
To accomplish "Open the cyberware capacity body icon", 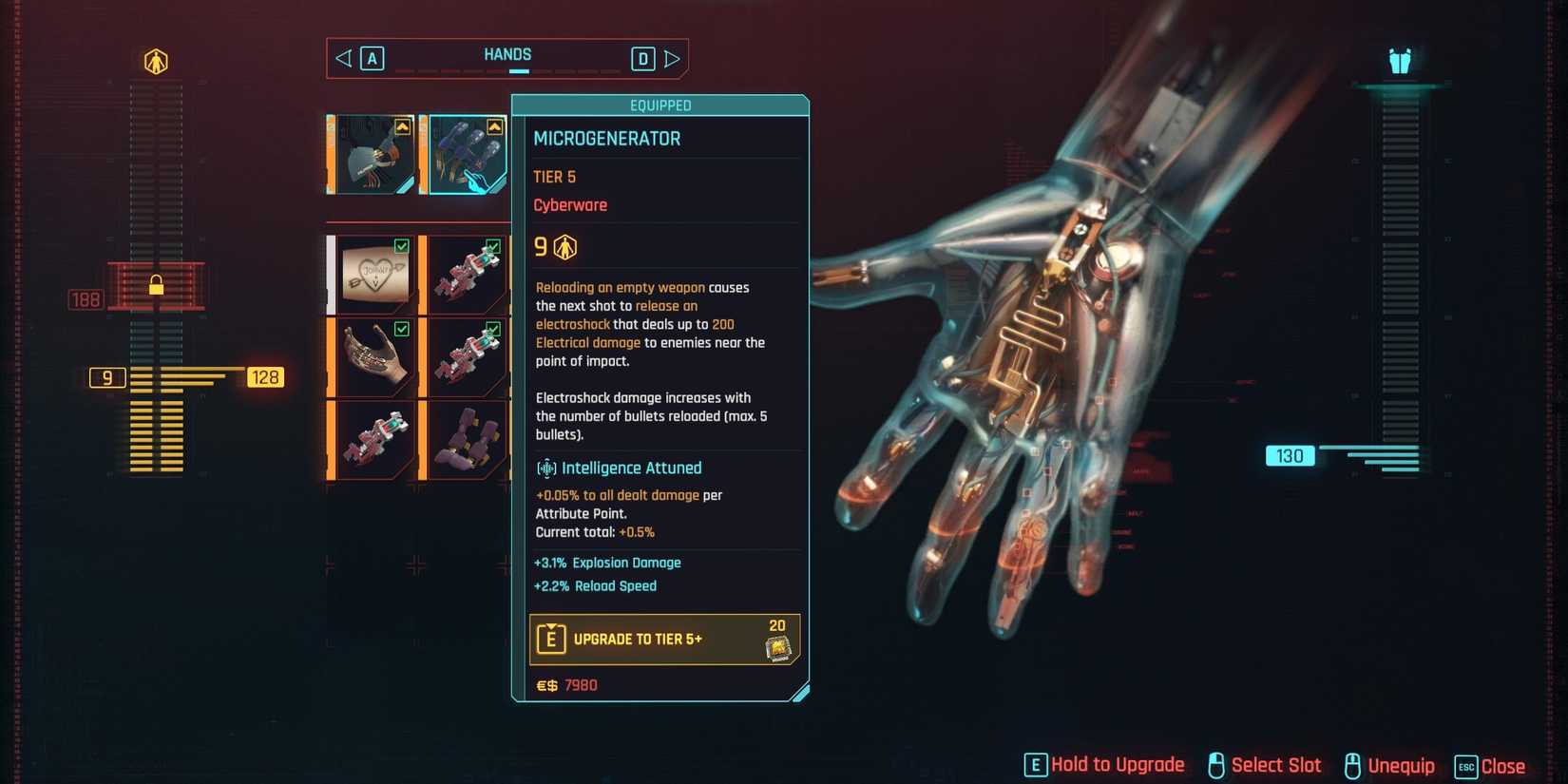I will [x=156, y=62].
